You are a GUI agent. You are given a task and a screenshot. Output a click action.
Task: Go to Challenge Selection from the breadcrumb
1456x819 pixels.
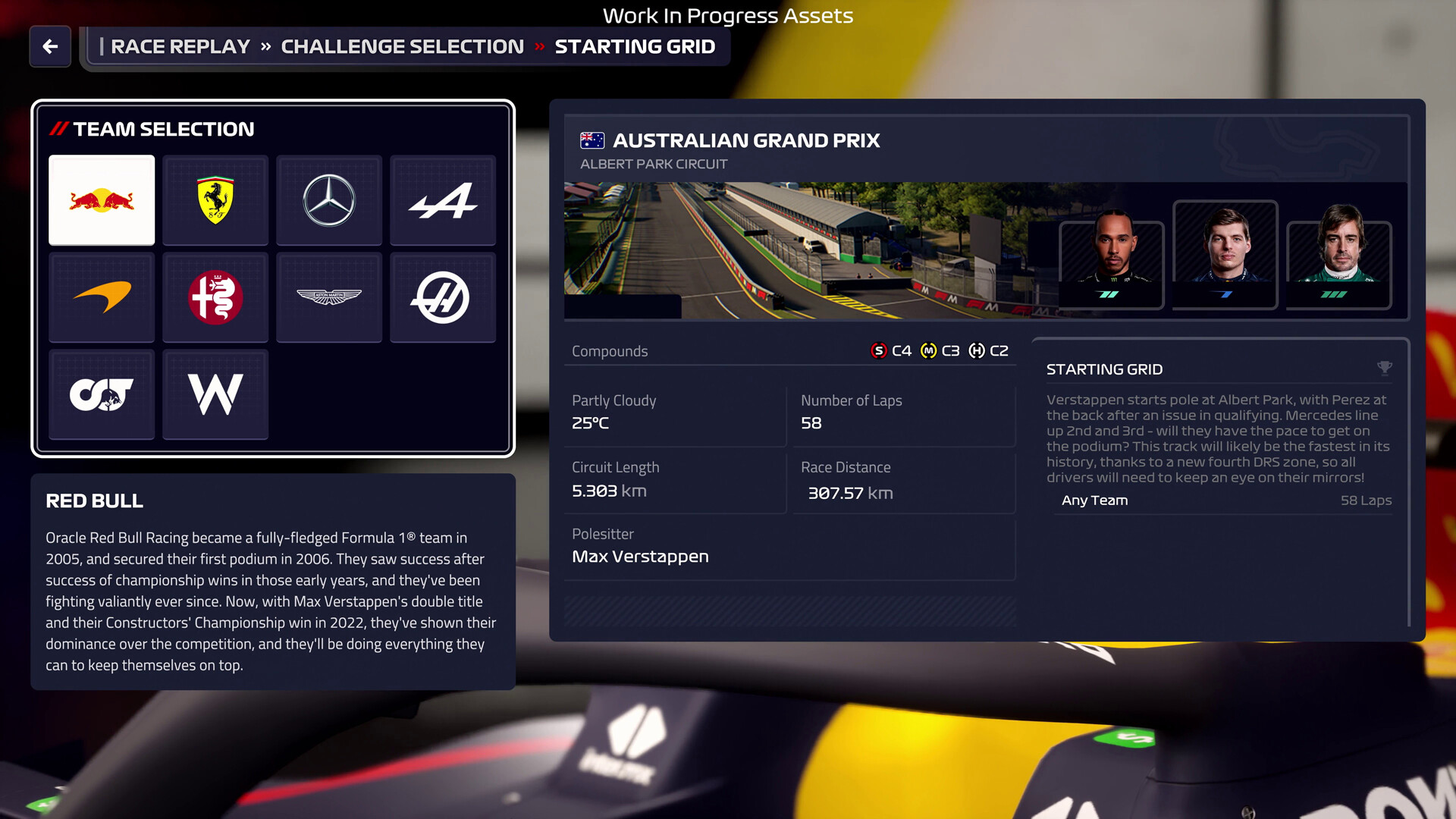pos(401,46)
